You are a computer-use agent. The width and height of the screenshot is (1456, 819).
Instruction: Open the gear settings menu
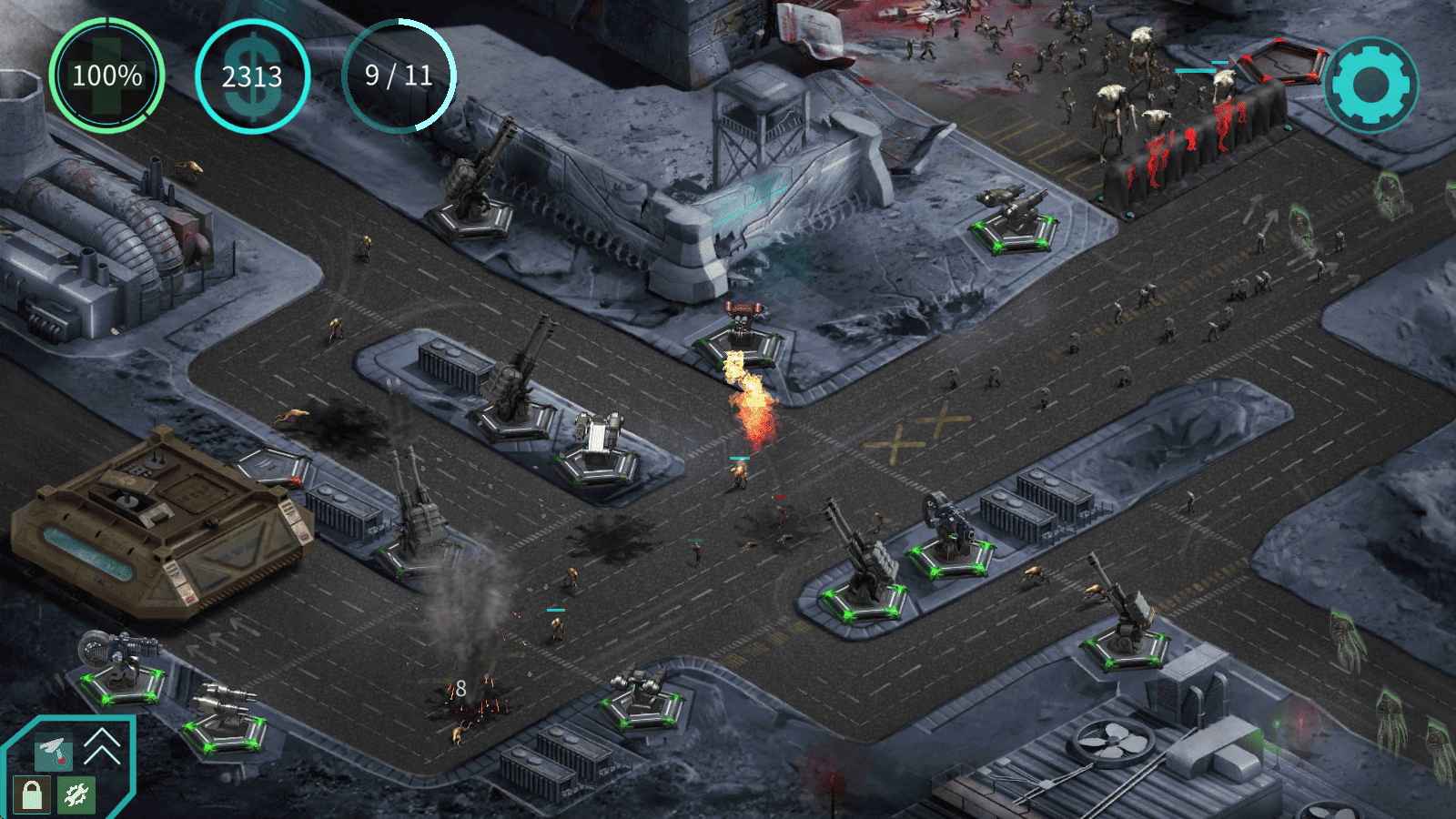1370,85
